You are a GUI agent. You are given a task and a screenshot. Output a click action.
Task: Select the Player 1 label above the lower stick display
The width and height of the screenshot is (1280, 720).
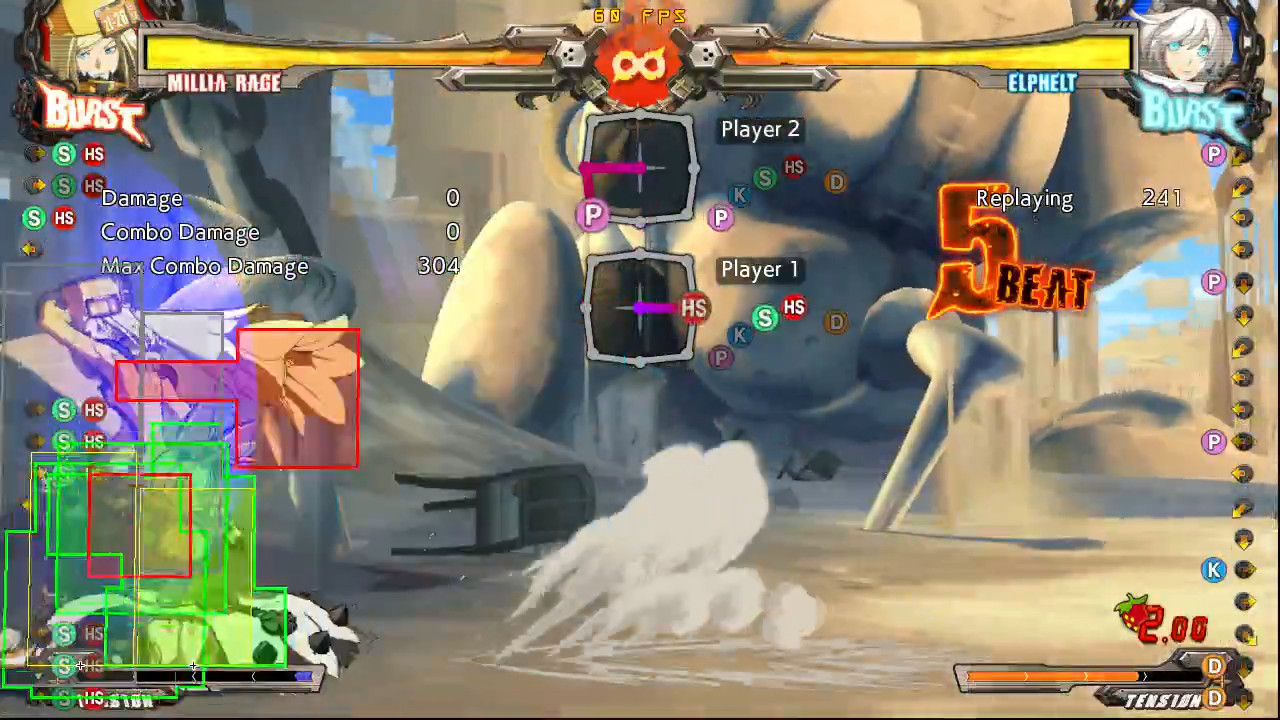[x=759, y=269]
